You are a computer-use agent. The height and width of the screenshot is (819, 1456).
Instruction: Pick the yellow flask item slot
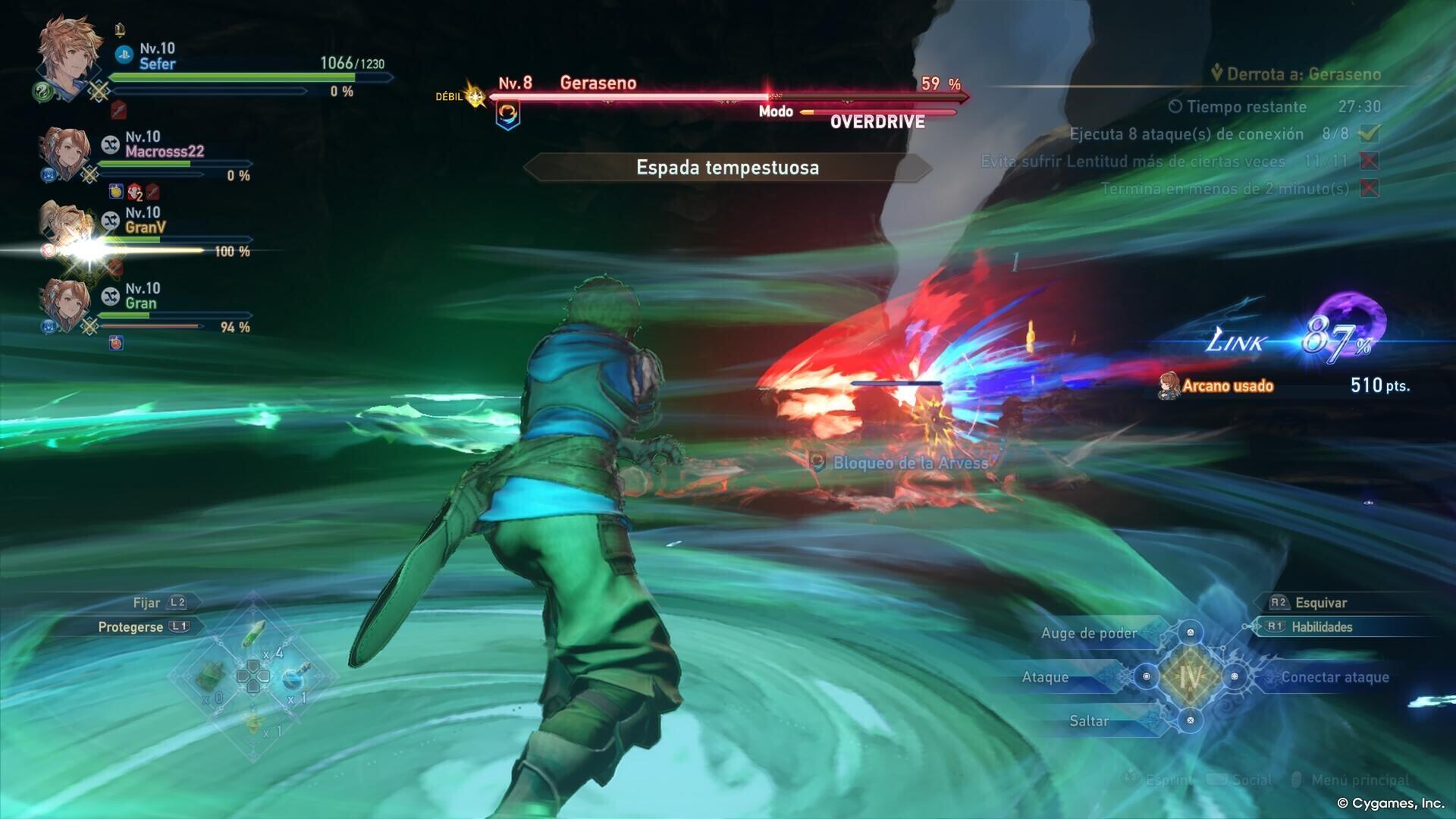(255, 721)
